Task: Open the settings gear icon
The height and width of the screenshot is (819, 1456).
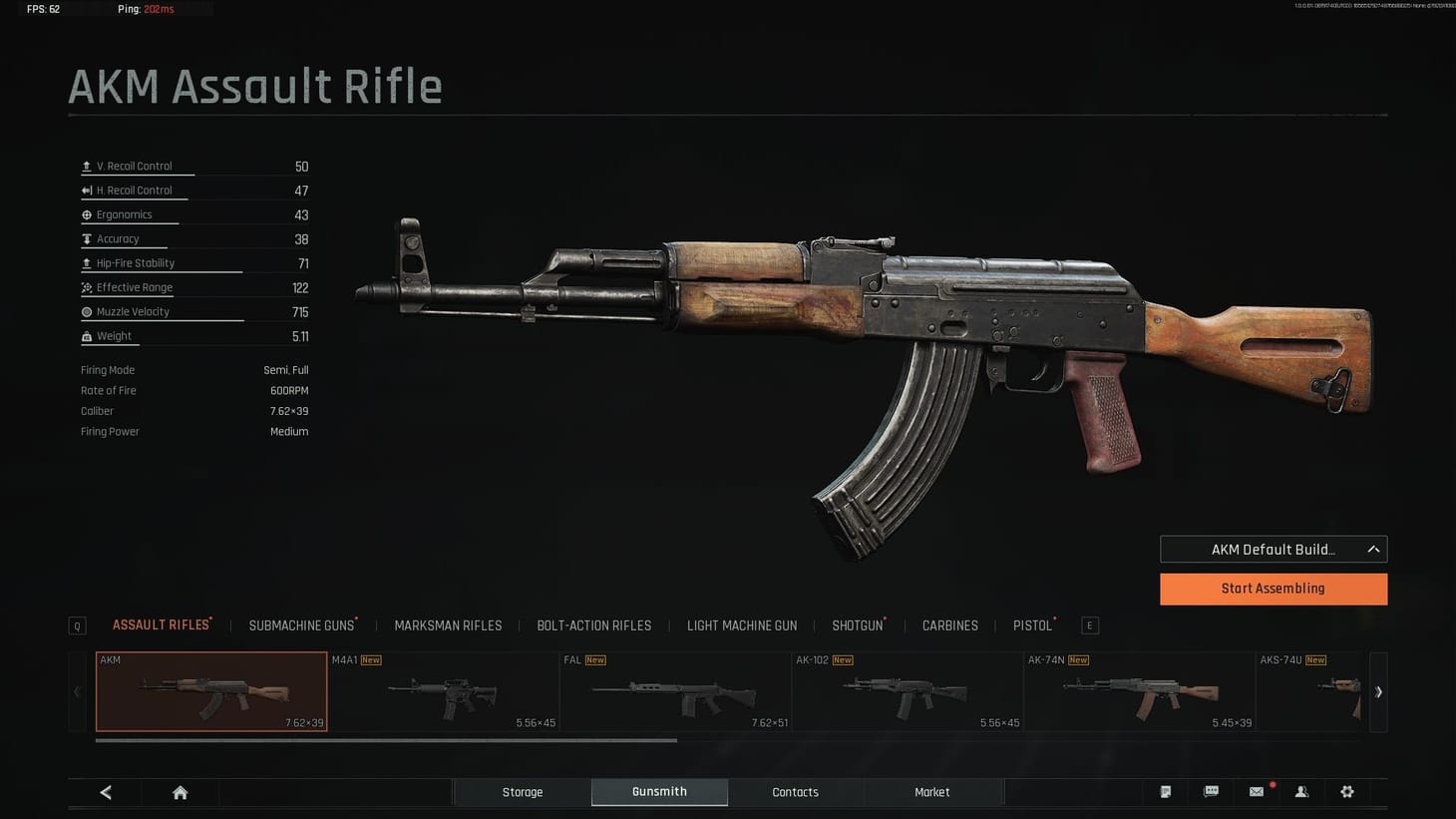Action: pyautogui.click(x=1347, y=791)
